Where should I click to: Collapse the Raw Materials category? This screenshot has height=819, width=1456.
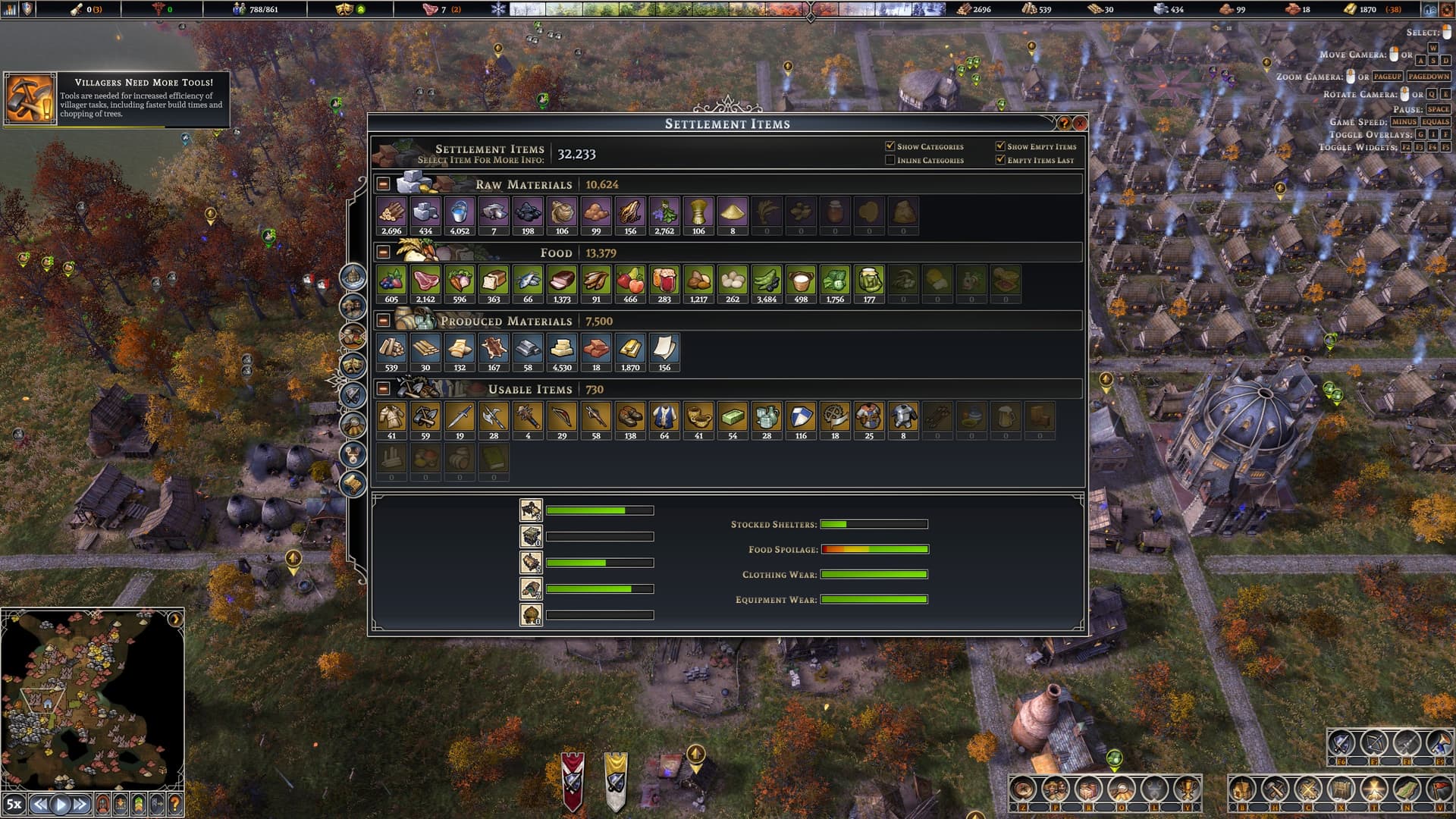click(384, 184)
